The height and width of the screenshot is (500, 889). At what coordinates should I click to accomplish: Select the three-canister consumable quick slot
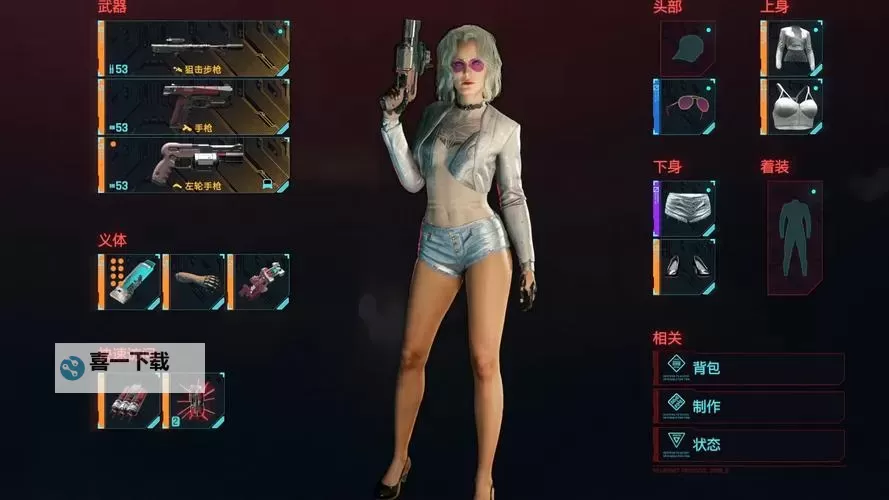point(130,402)
